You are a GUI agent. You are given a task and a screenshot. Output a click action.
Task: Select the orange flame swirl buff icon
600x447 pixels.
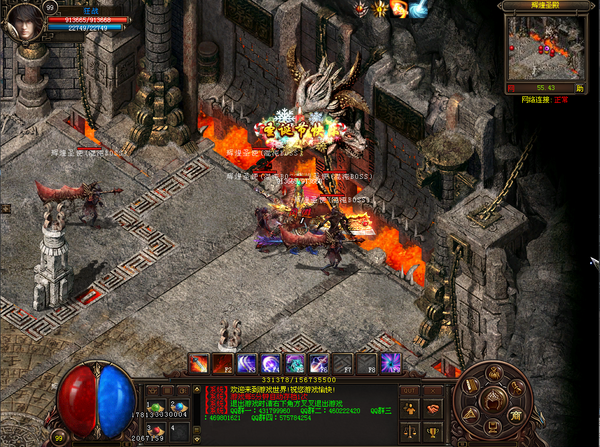[x=399, y=9]
